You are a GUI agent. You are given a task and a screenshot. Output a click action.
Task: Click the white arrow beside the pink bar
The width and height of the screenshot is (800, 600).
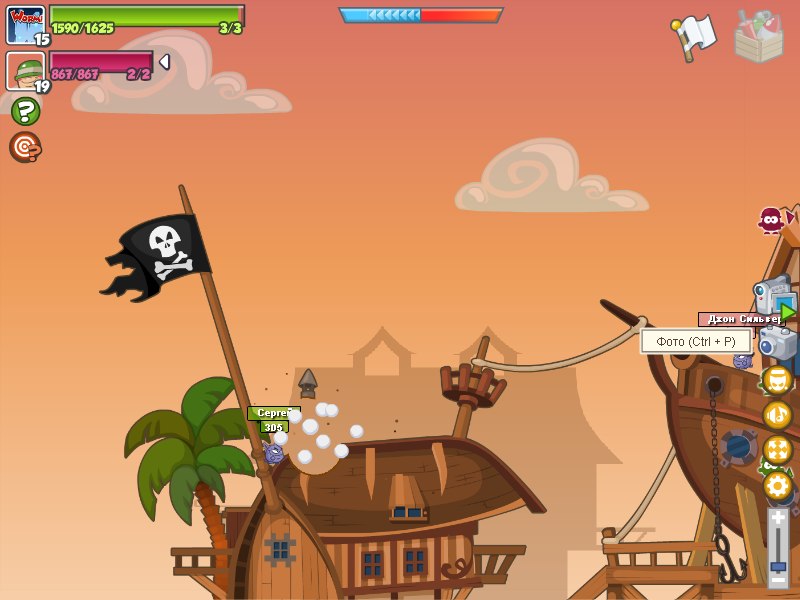pos(164,62)
